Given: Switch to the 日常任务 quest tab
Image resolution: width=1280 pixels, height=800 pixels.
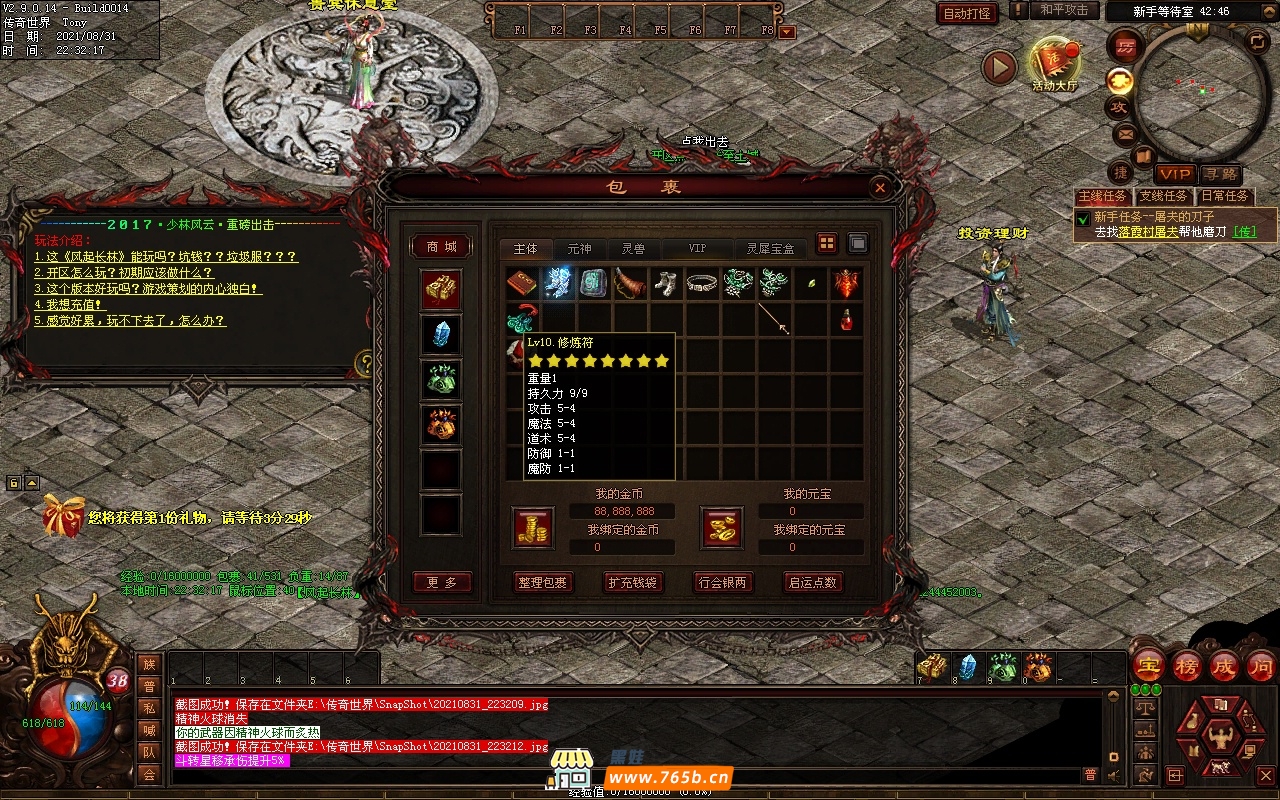Looking at the screenshot, I should click(x=1224, y=196).
